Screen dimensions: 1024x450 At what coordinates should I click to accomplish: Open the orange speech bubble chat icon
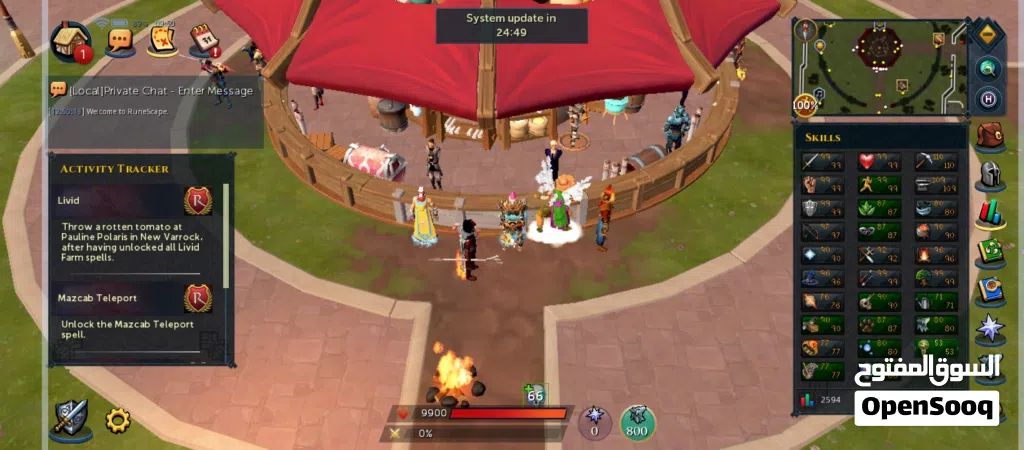(120, 40)
